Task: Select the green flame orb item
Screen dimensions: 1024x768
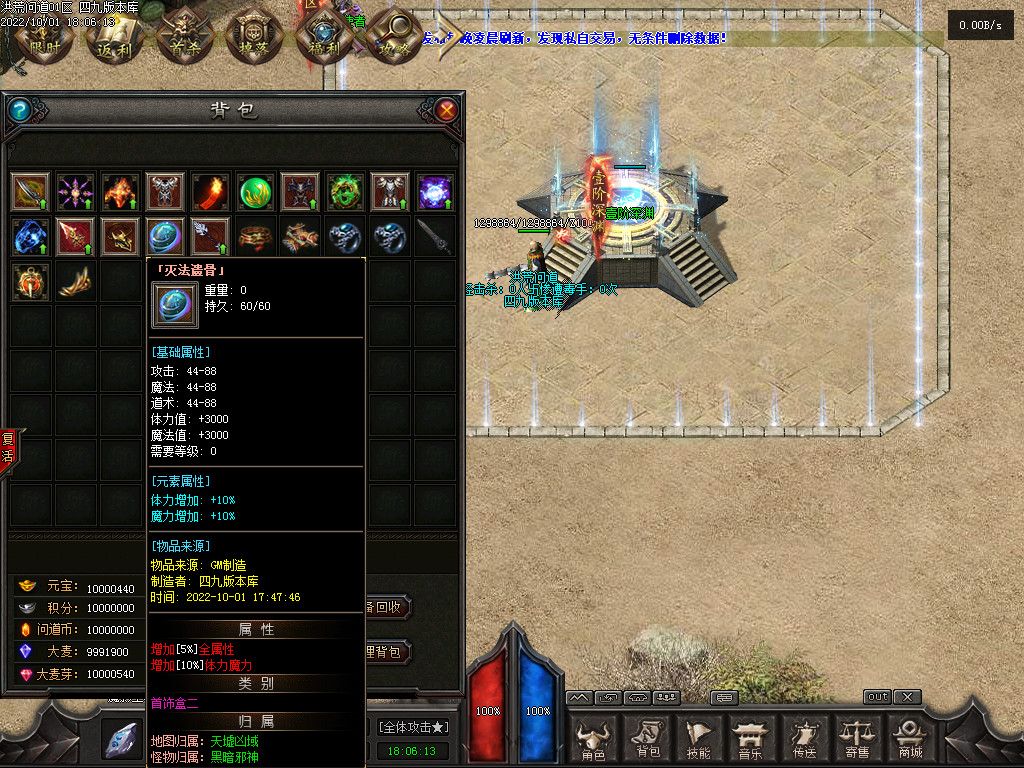Action: tap(257, 191)
